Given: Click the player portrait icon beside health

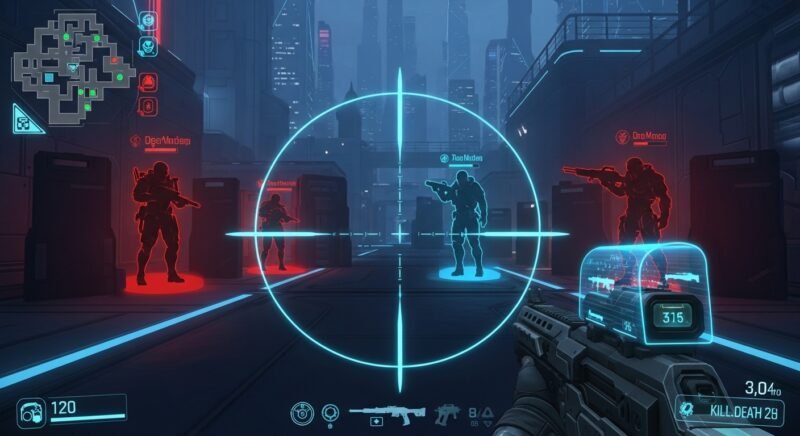Looking at the screenshot, I should (30, 410).
